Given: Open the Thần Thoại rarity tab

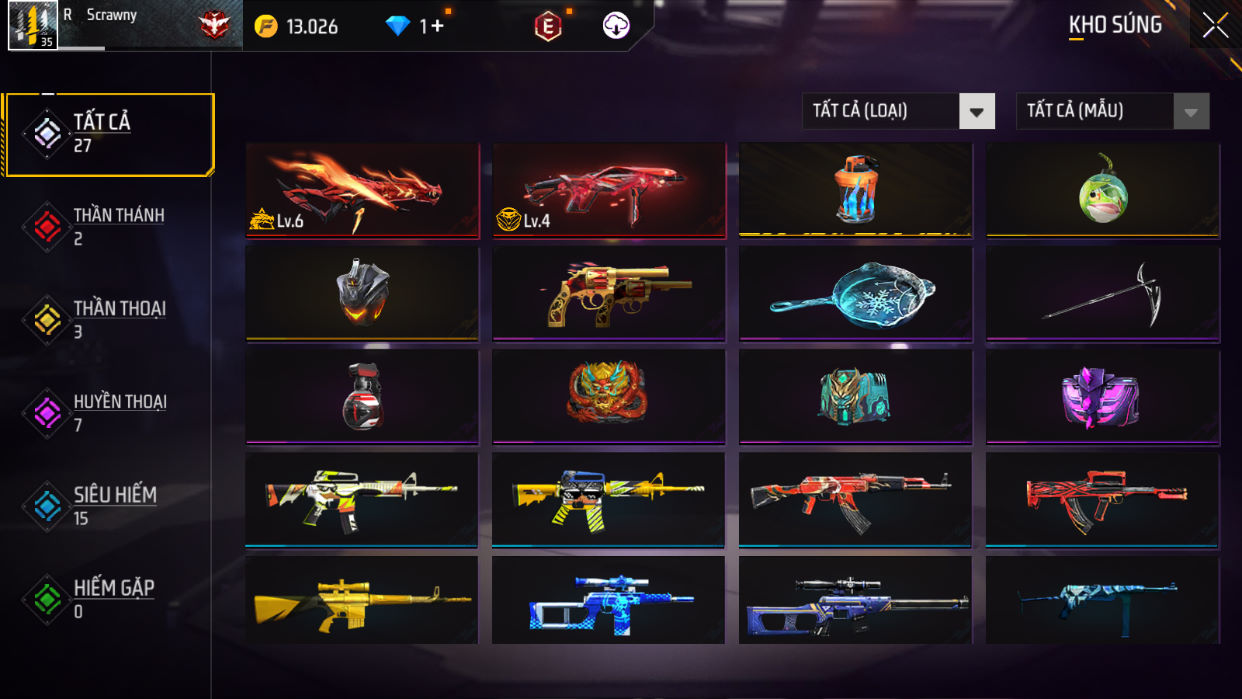Looking at the screenshot, I should click(110, 320).
